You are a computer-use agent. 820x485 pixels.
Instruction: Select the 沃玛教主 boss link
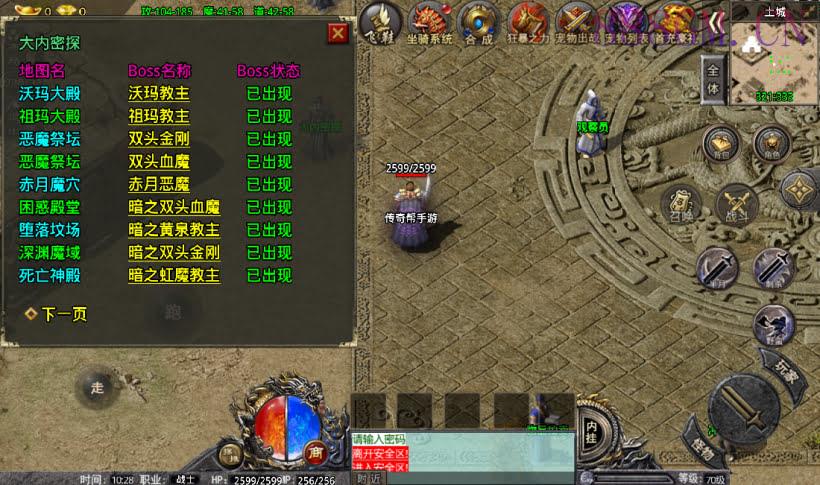158,93
